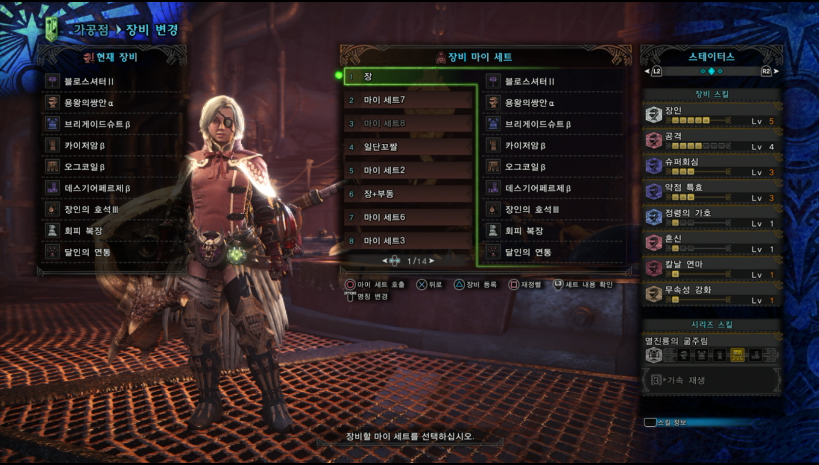Select the 약점 특효 skill row
The image size is (819, 465).
click(710, 192)
